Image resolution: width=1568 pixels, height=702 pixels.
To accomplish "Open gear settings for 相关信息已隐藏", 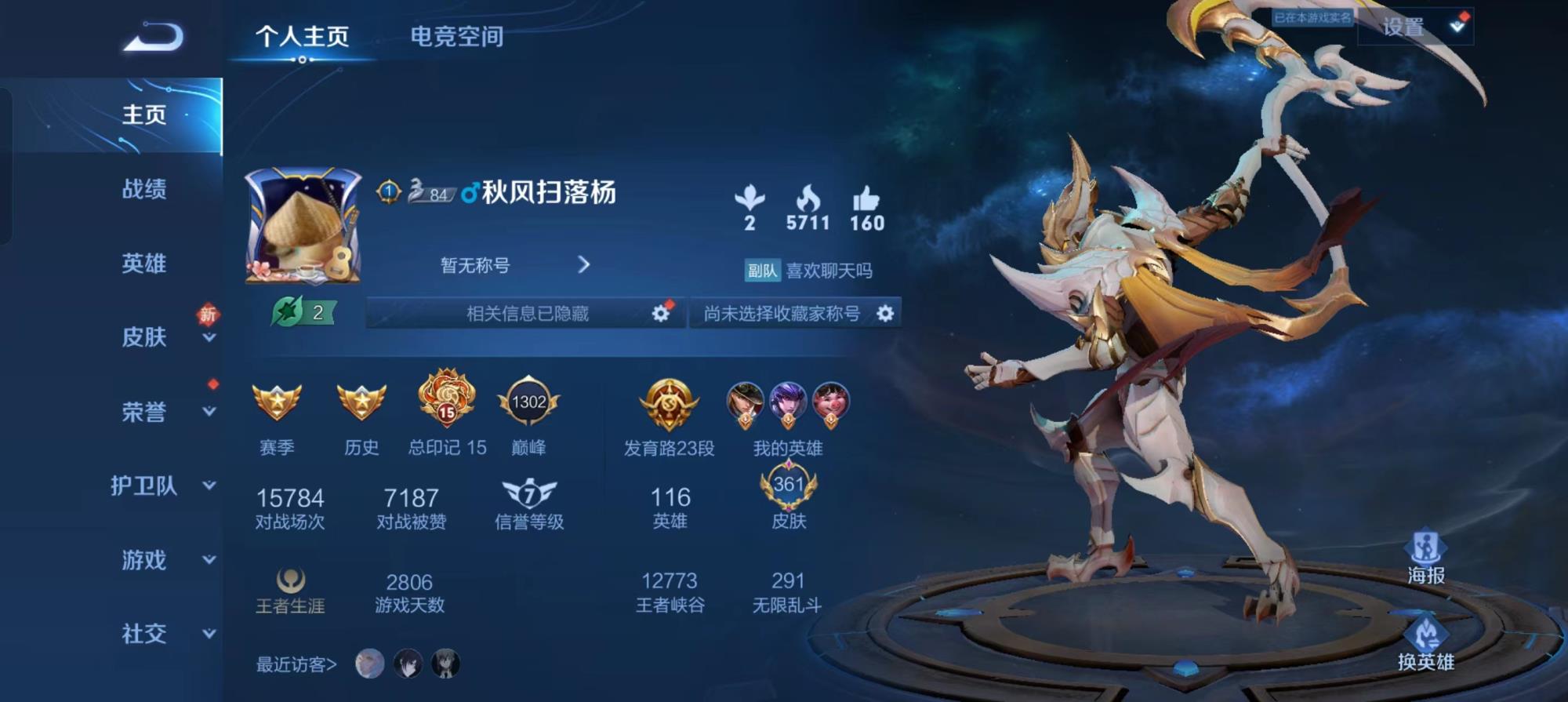I will (661, 314).
